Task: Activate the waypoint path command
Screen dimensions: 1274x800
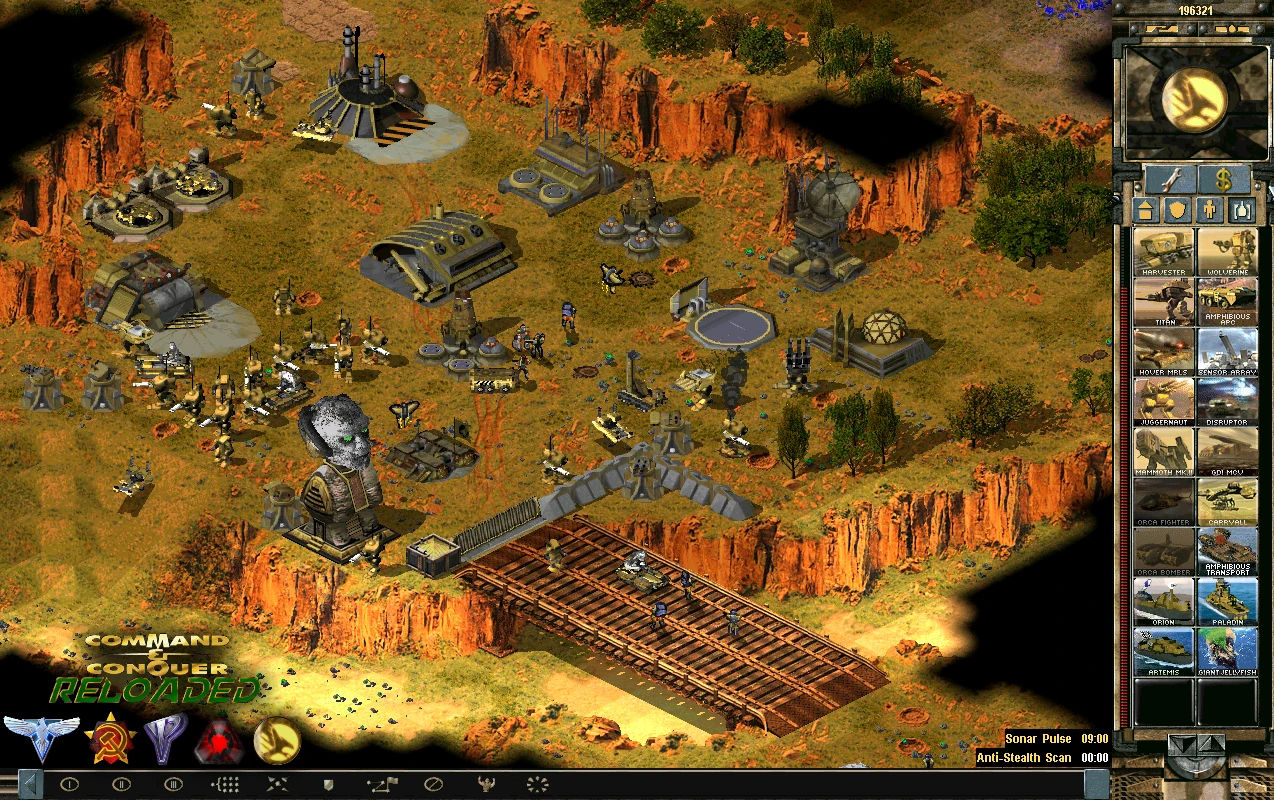Action: 381,784
